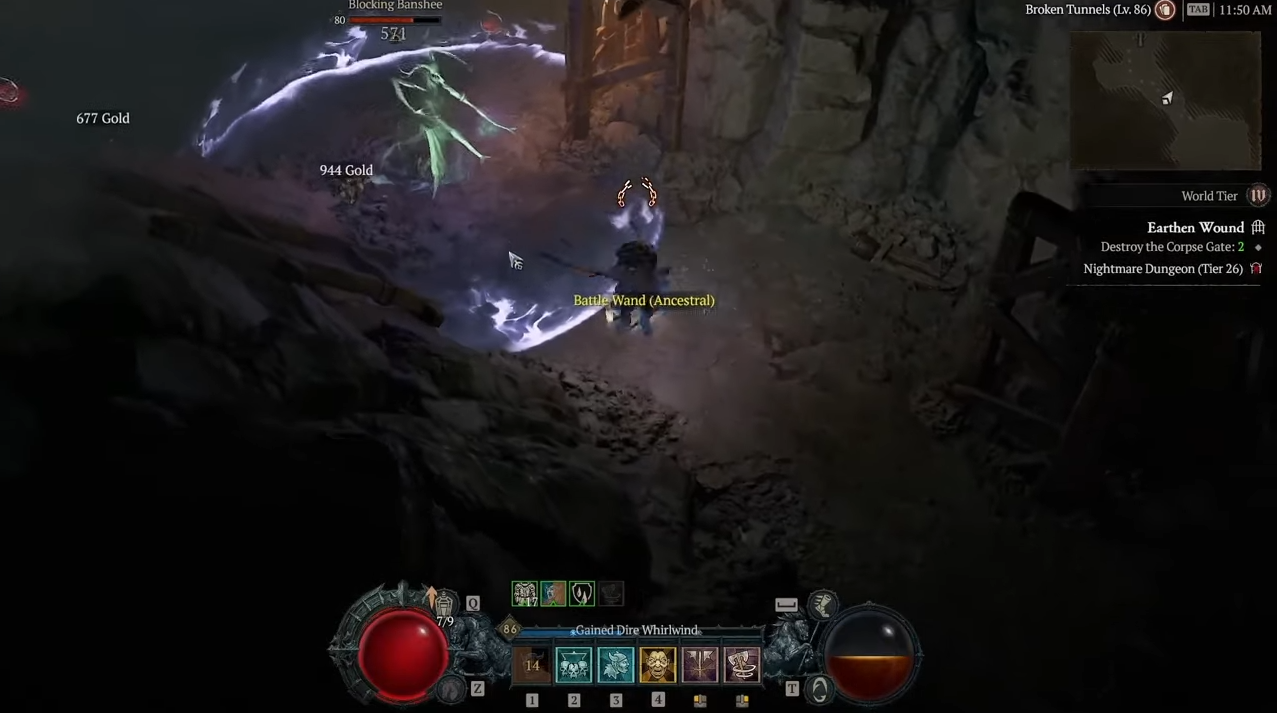
Task: Inspect the shield with droplets buff icon
Action: click(x=582, y=594)
